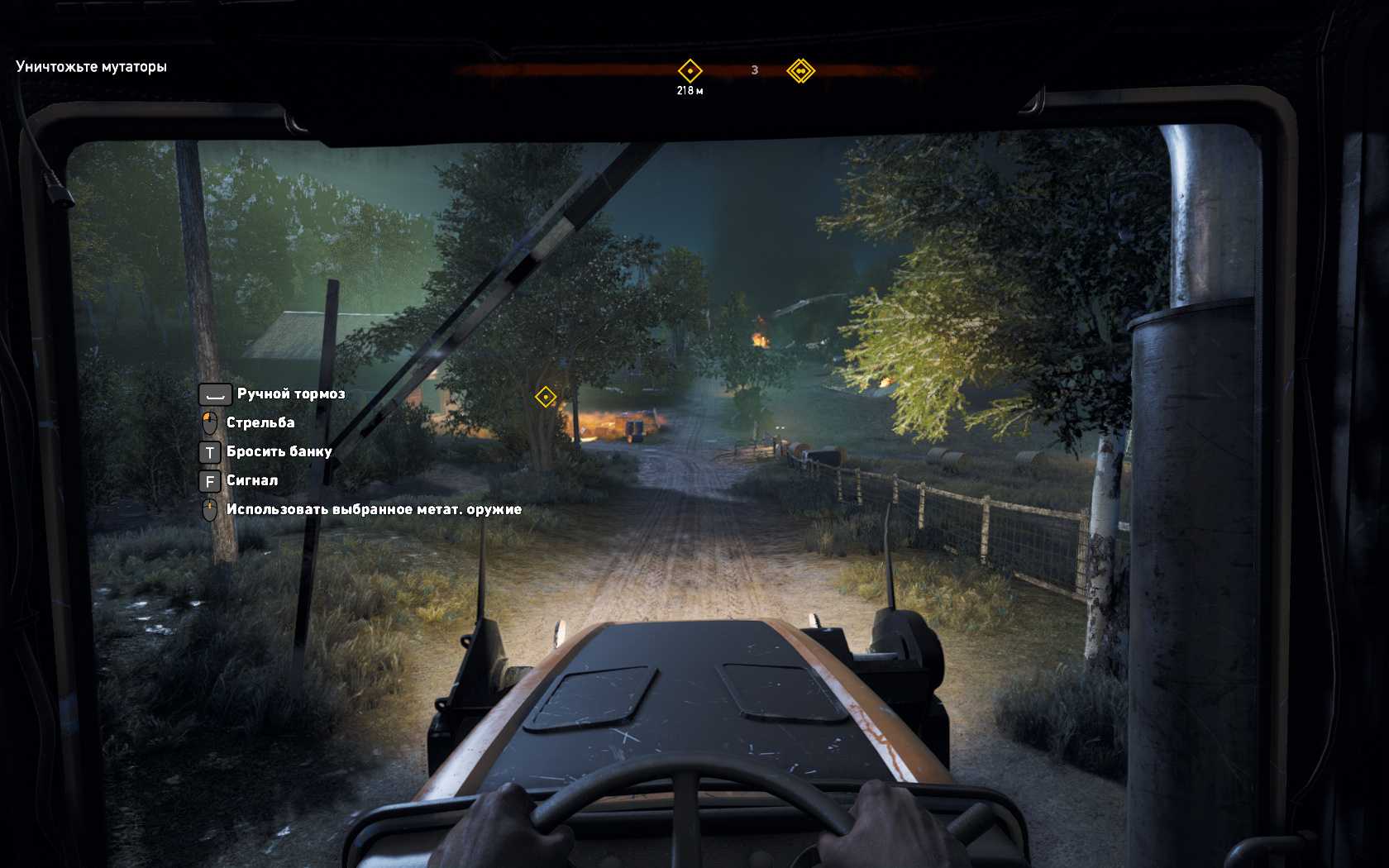Select the compass objective marker showing 218 м
The image size is (1389, 868).
coord(690,71)
